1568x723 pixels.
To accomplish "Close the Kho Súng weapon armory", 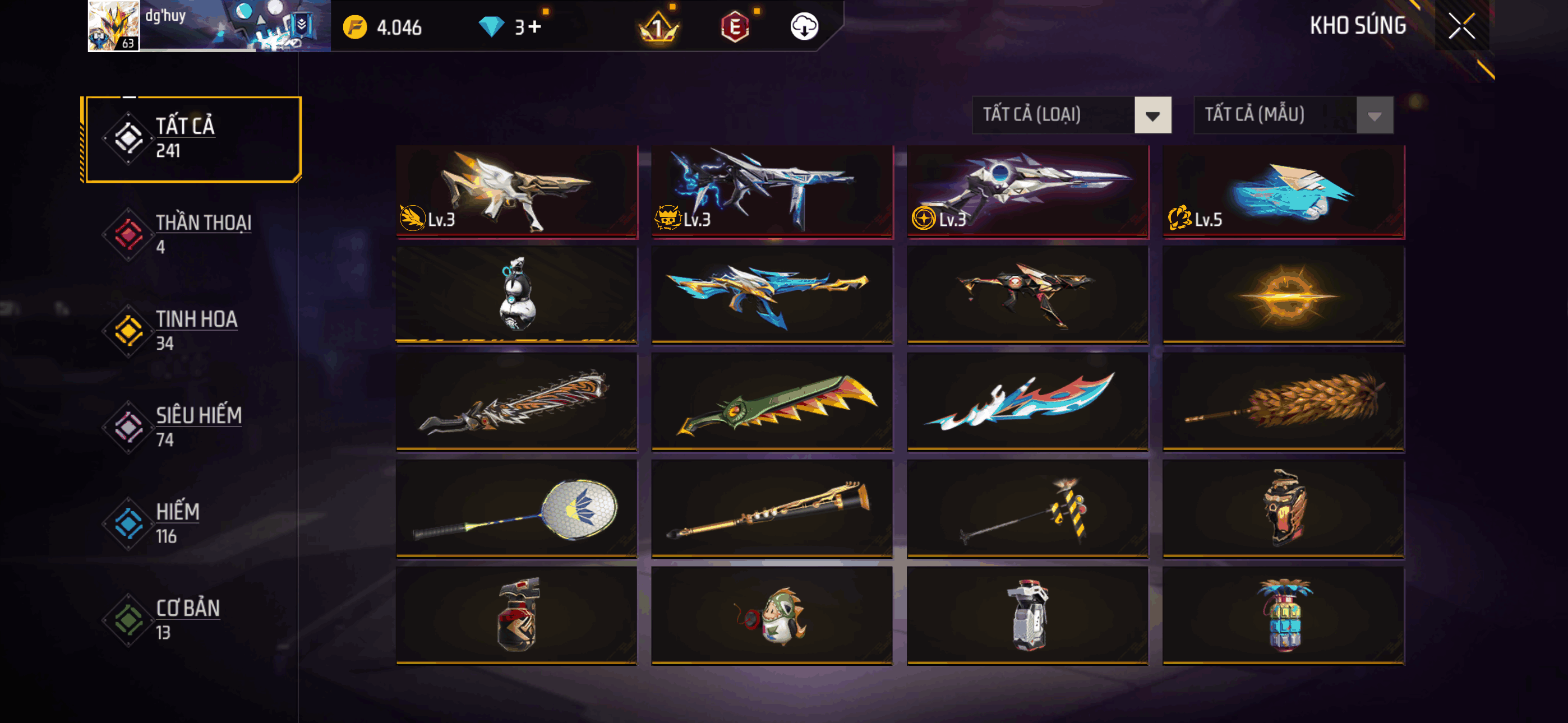I will 1461,26.
